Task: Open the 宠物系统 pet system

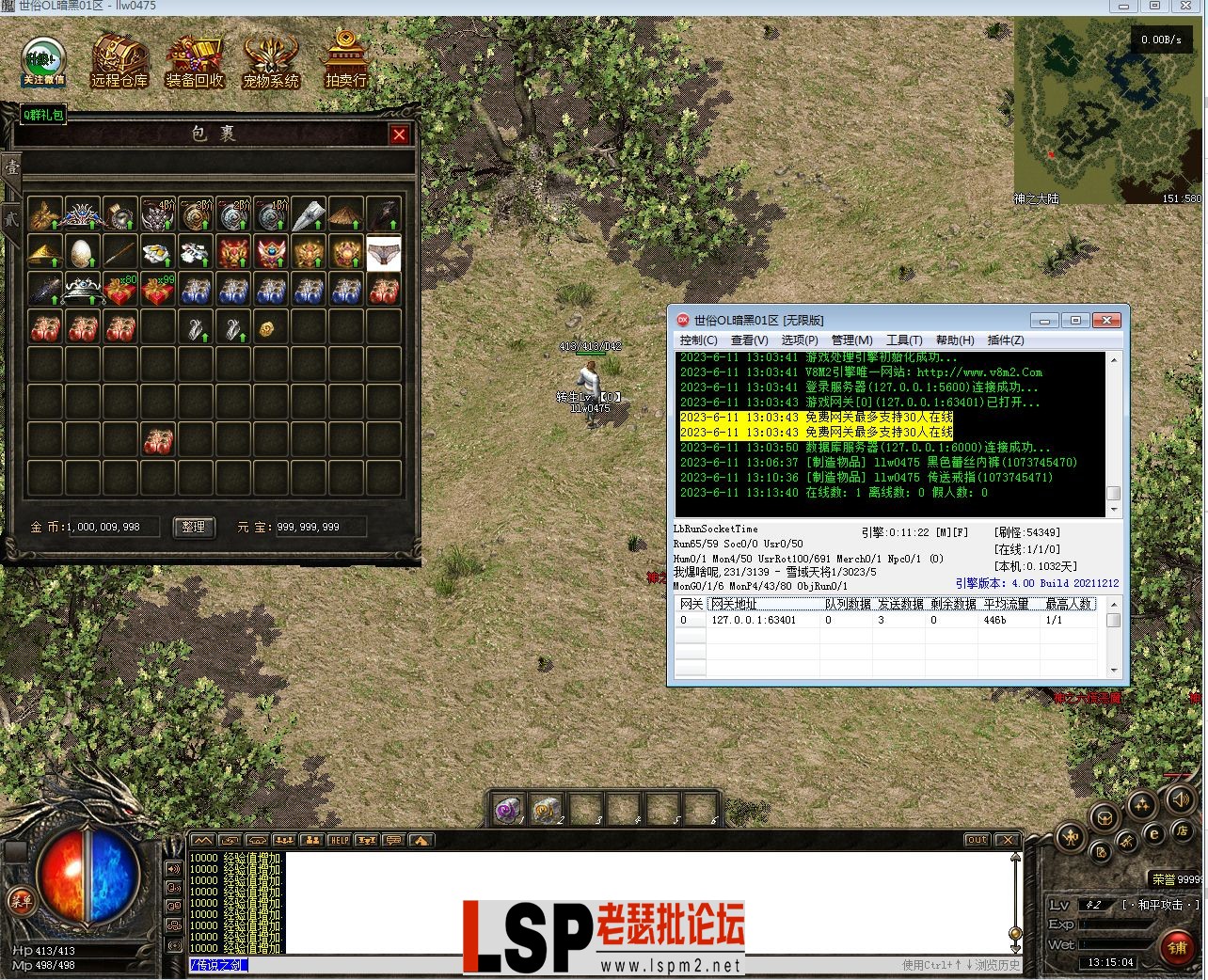Action: (271, 61)
